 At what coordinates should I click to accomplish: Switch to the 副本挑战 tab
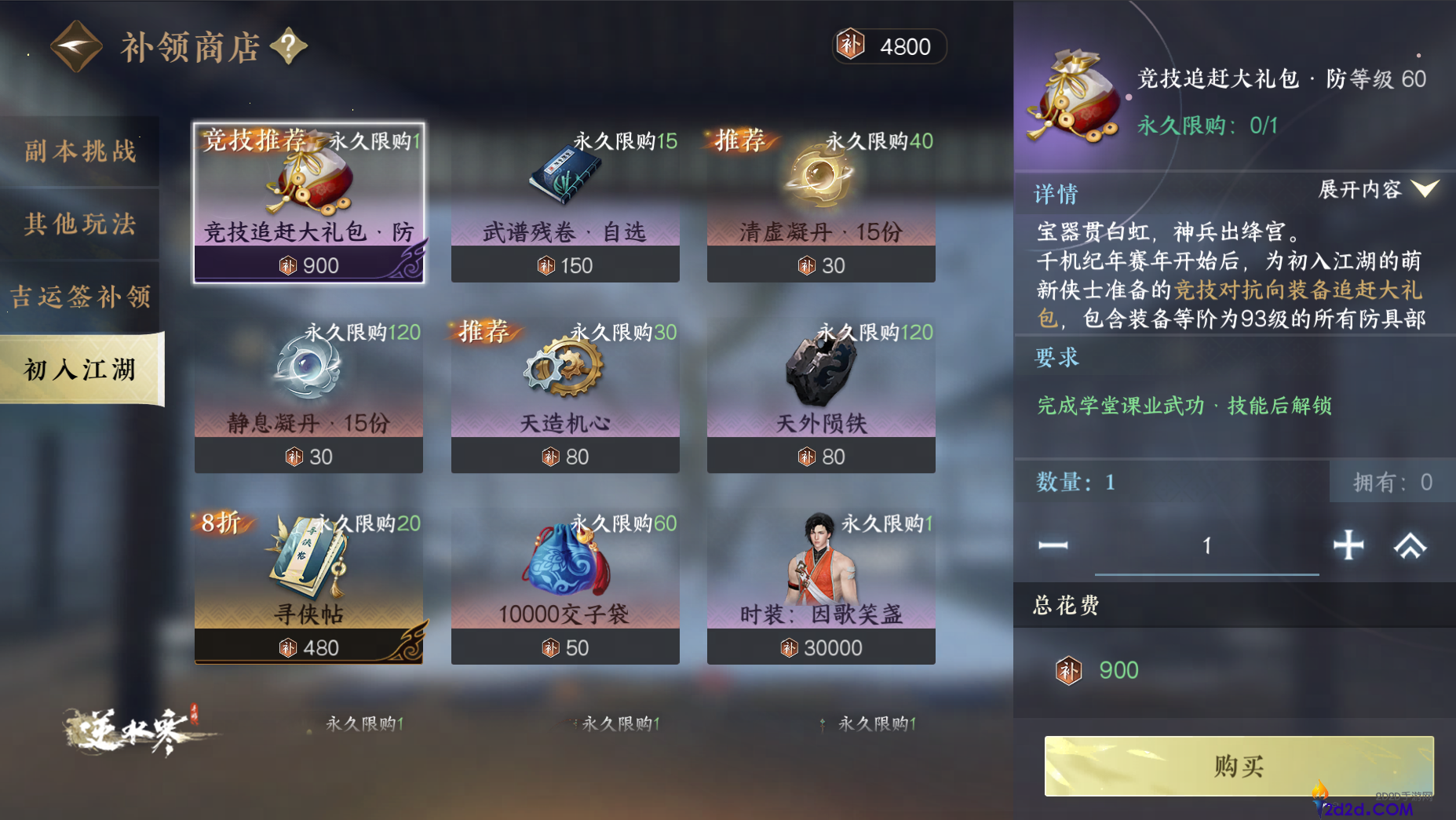pyautogui.click(x=79, y=151)
